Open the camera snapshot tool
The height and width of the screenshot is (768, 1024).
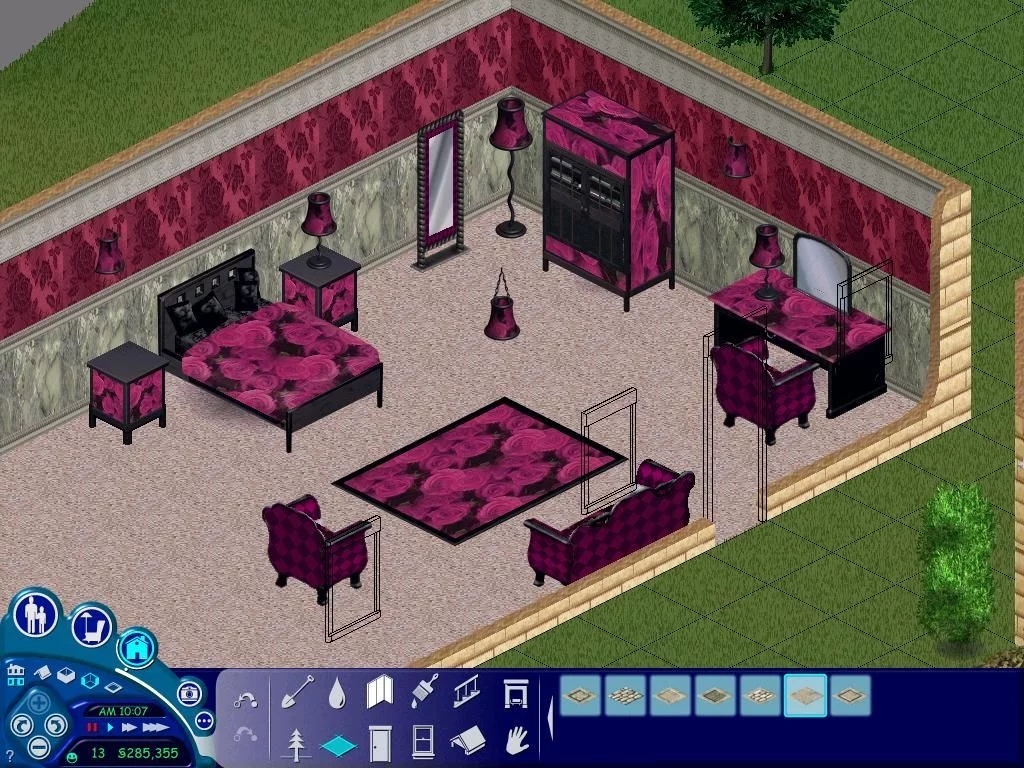point(189,693)
